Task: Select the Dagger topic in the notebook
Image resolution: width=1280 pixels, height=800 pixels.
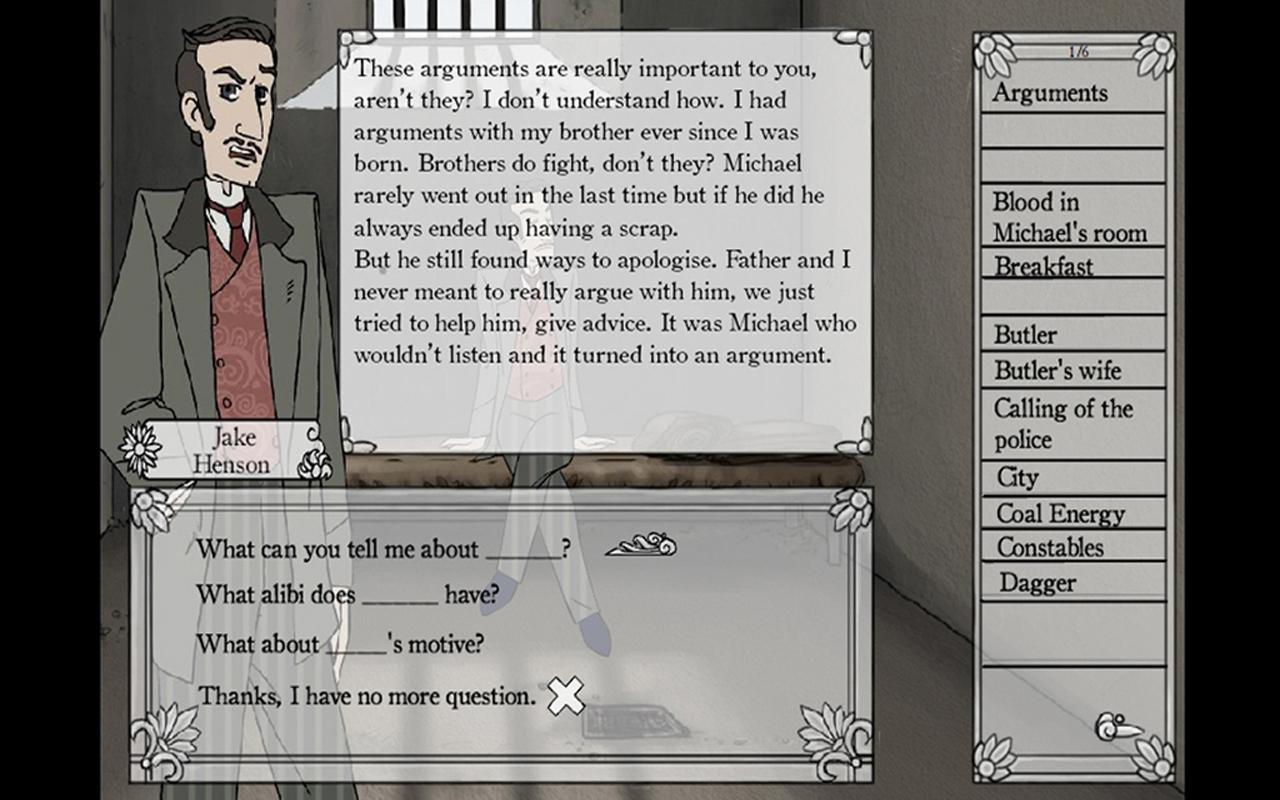Action: click(x=1023, y=582)
